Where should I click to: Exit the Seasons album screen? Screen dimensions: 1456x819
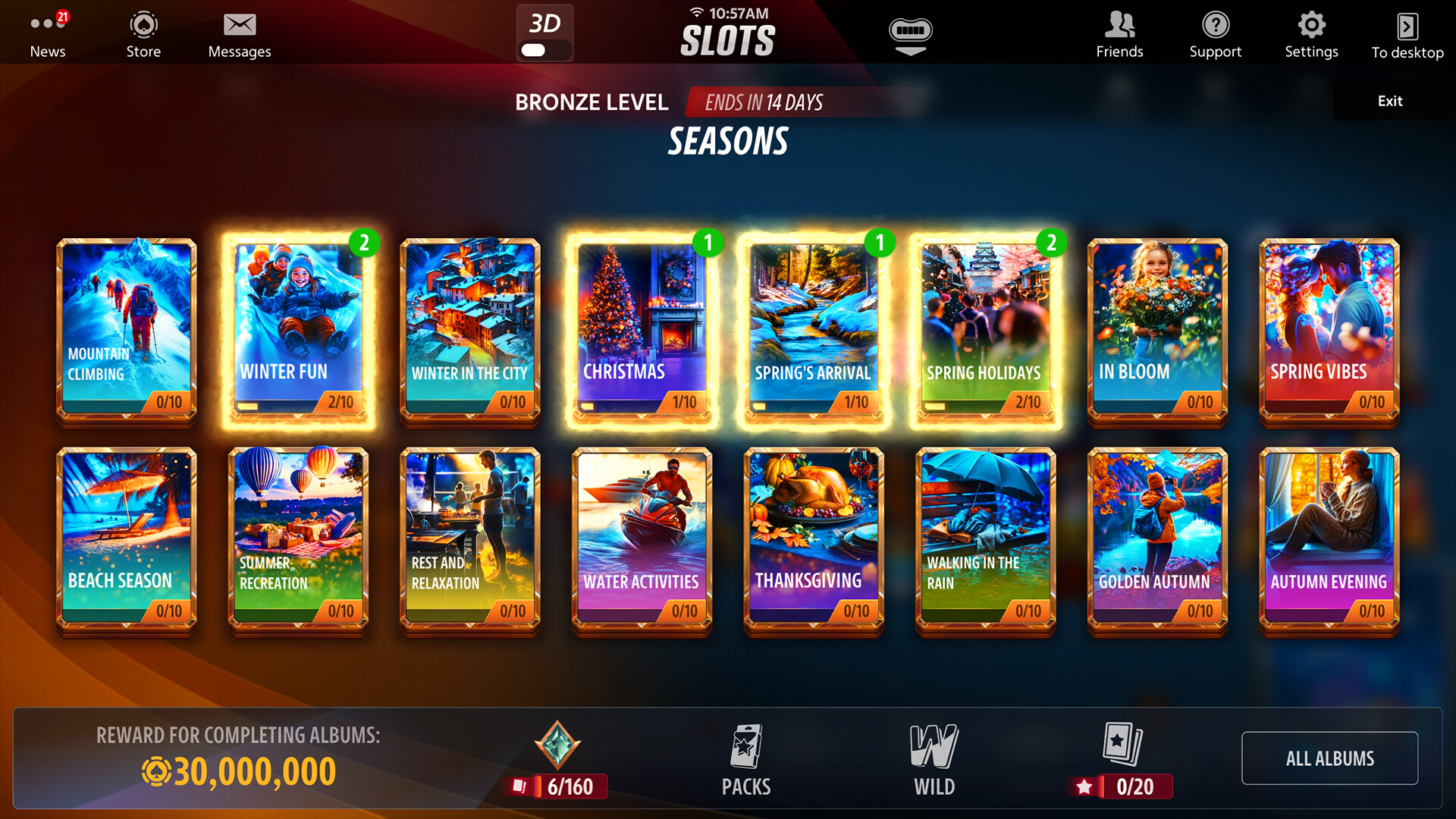(1389, 100)
